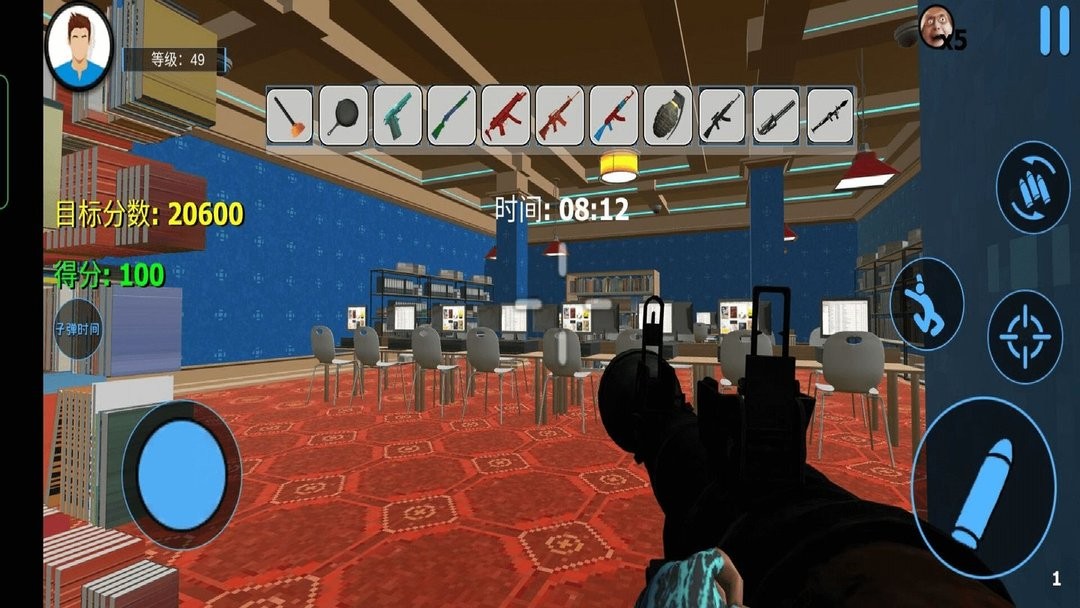Tap the blue movement joystick
The height and width of the screenshot is (608, 1080).
181,473
